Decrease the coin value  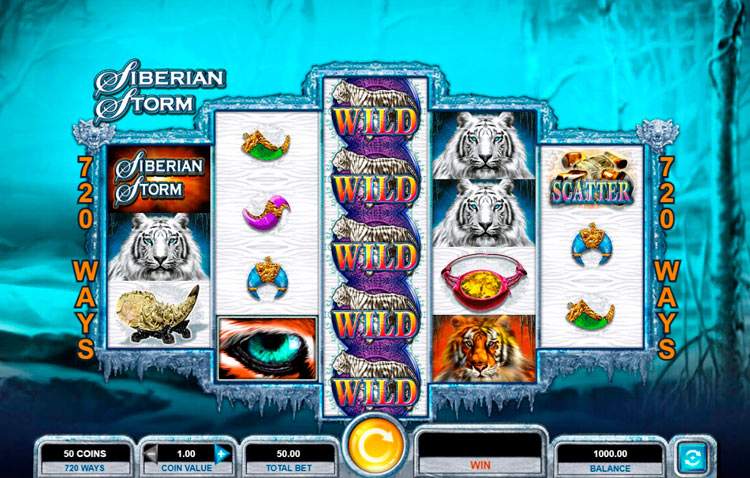pyautogui.click(x=151, y=453)
